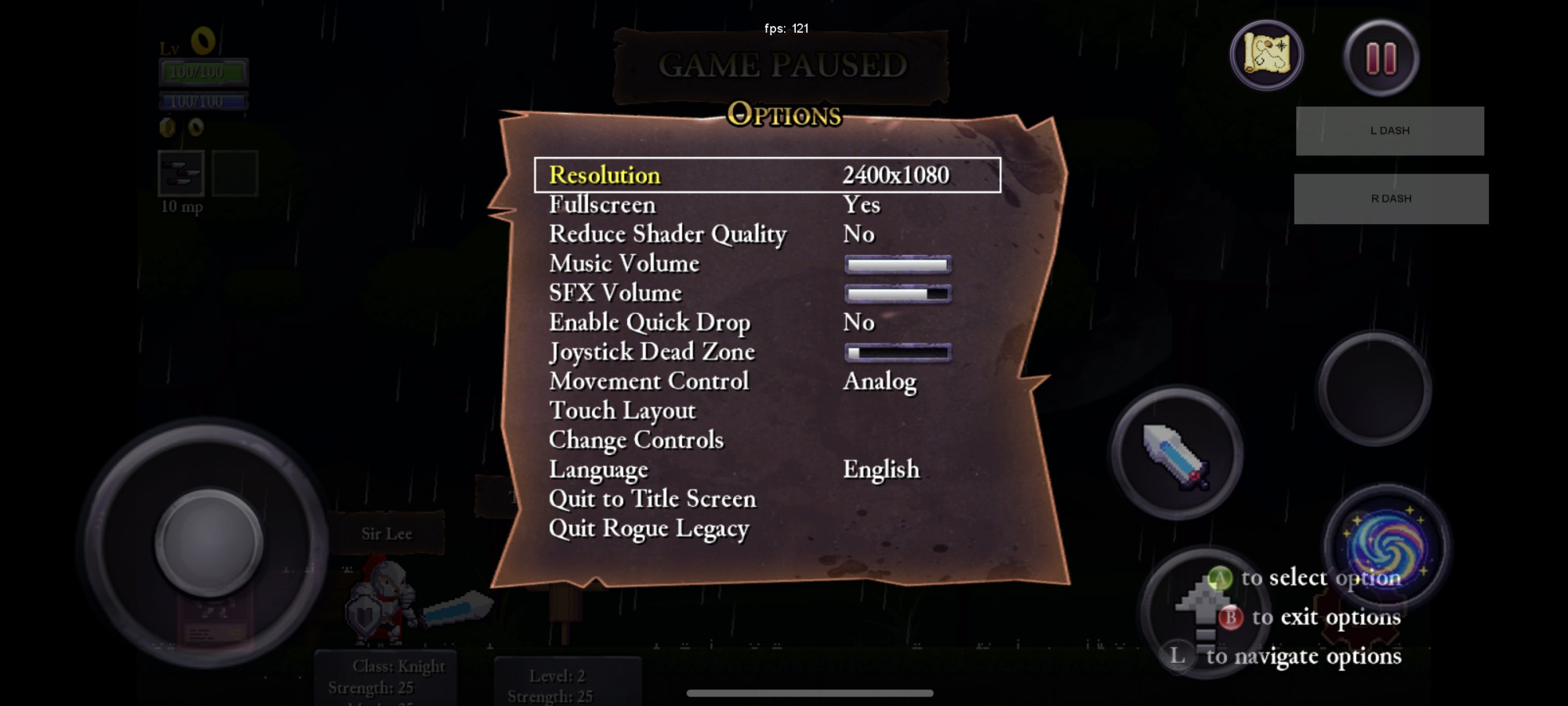Open the Change Controls menu
Image resolution: width=1568 pixels, height=706 pixels.
coord(636,440)
